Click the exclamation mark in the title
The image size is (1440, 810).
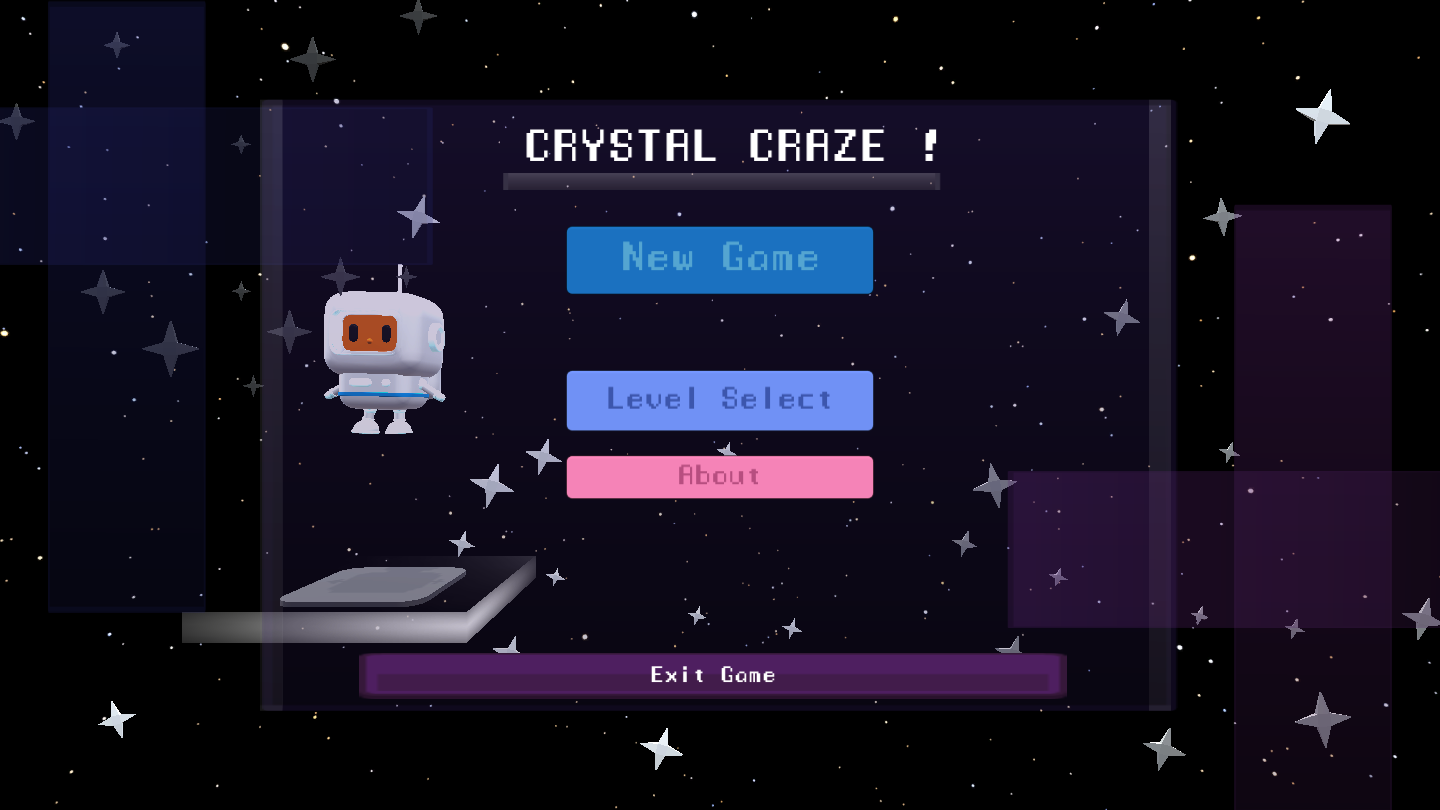coord(930,145)
